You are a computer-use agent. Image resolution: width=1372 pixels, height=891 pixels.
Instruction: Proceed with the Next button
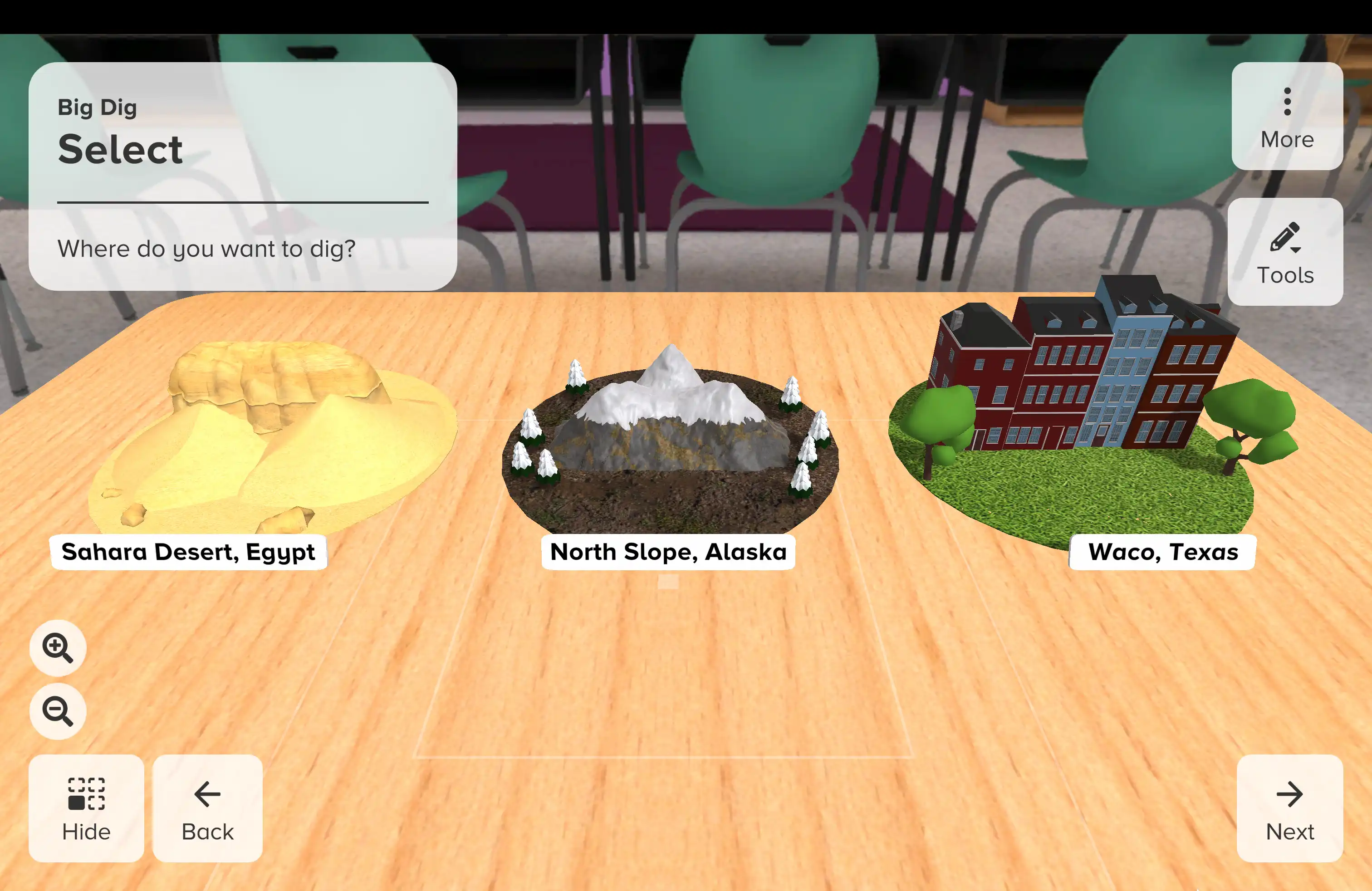pyautogui.click(x=1289, y=810)
